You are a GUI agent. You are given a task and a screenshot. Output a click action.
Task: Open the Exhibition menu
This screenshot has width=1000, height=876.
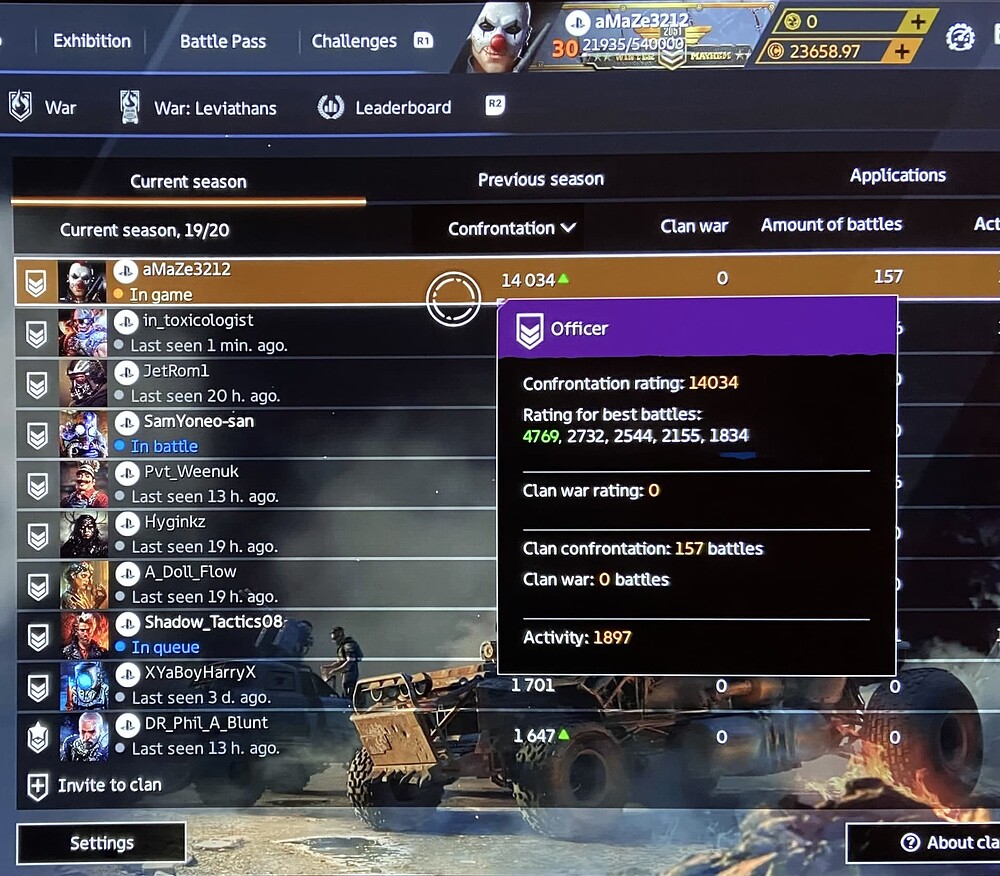tap(92, 41)
